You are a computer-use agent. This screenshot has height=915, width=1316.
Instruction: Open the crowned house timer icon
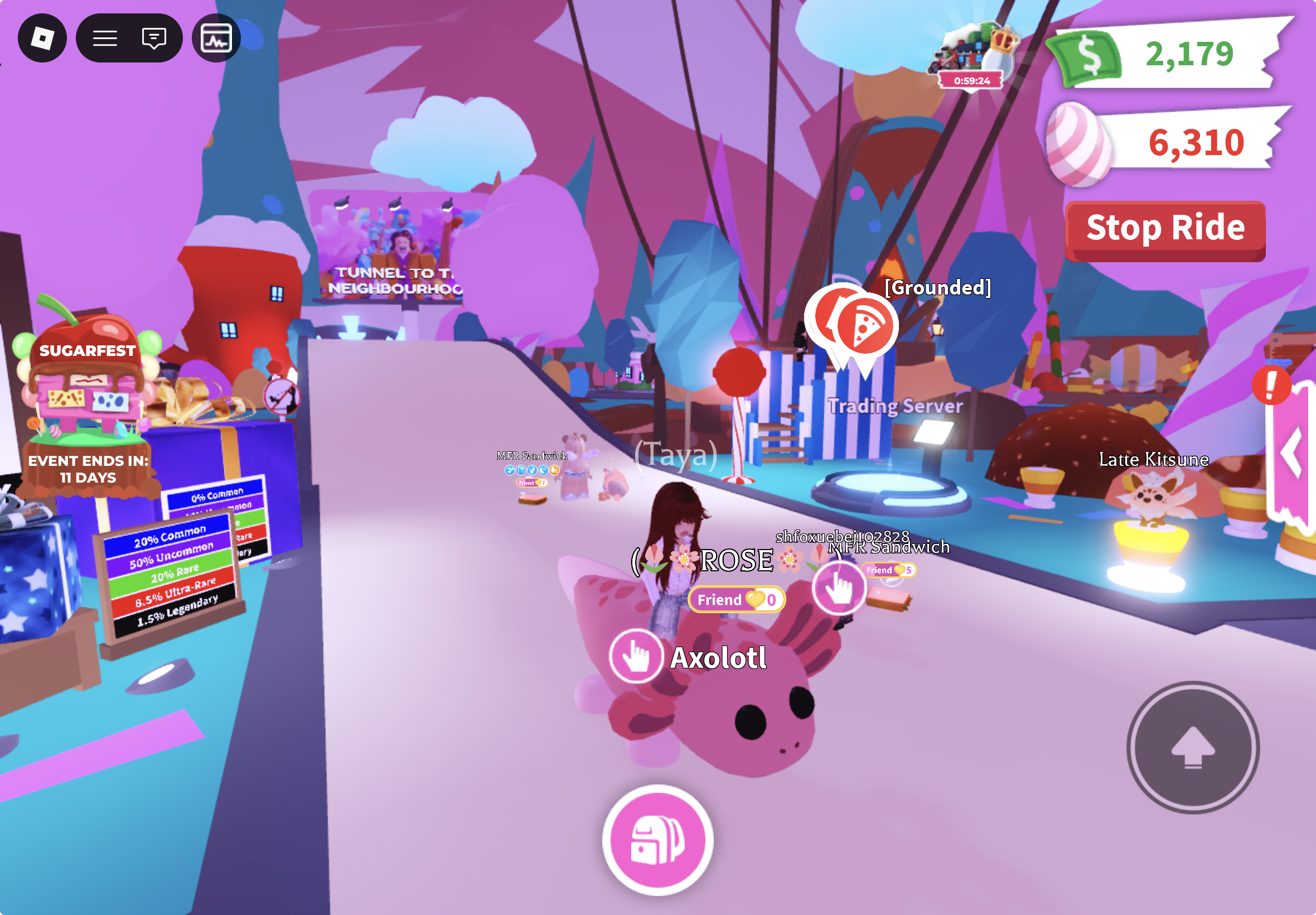[974, 57]
